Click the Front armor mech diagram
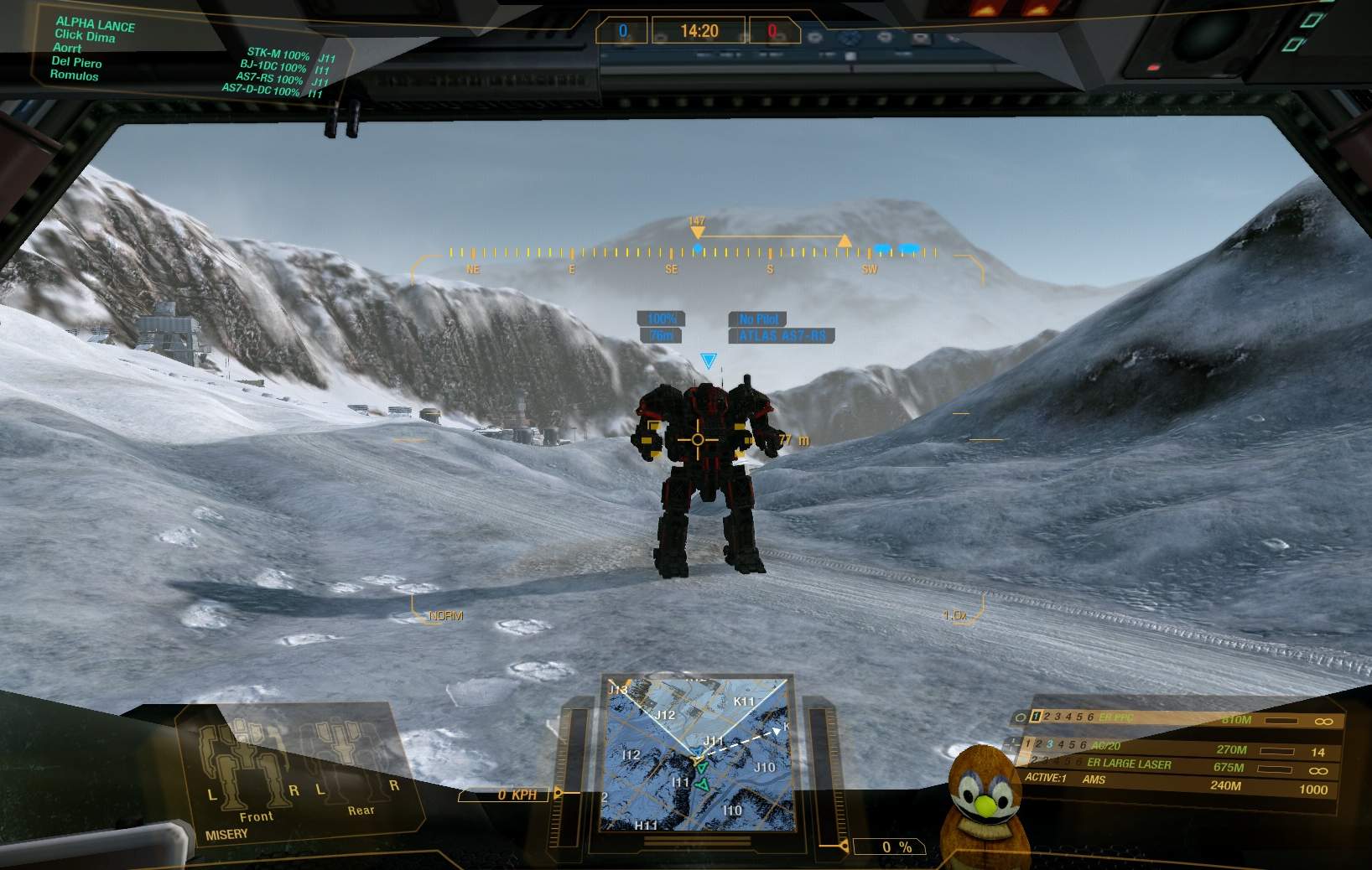Screen dimensions: 1372x870 coord(245,763)
